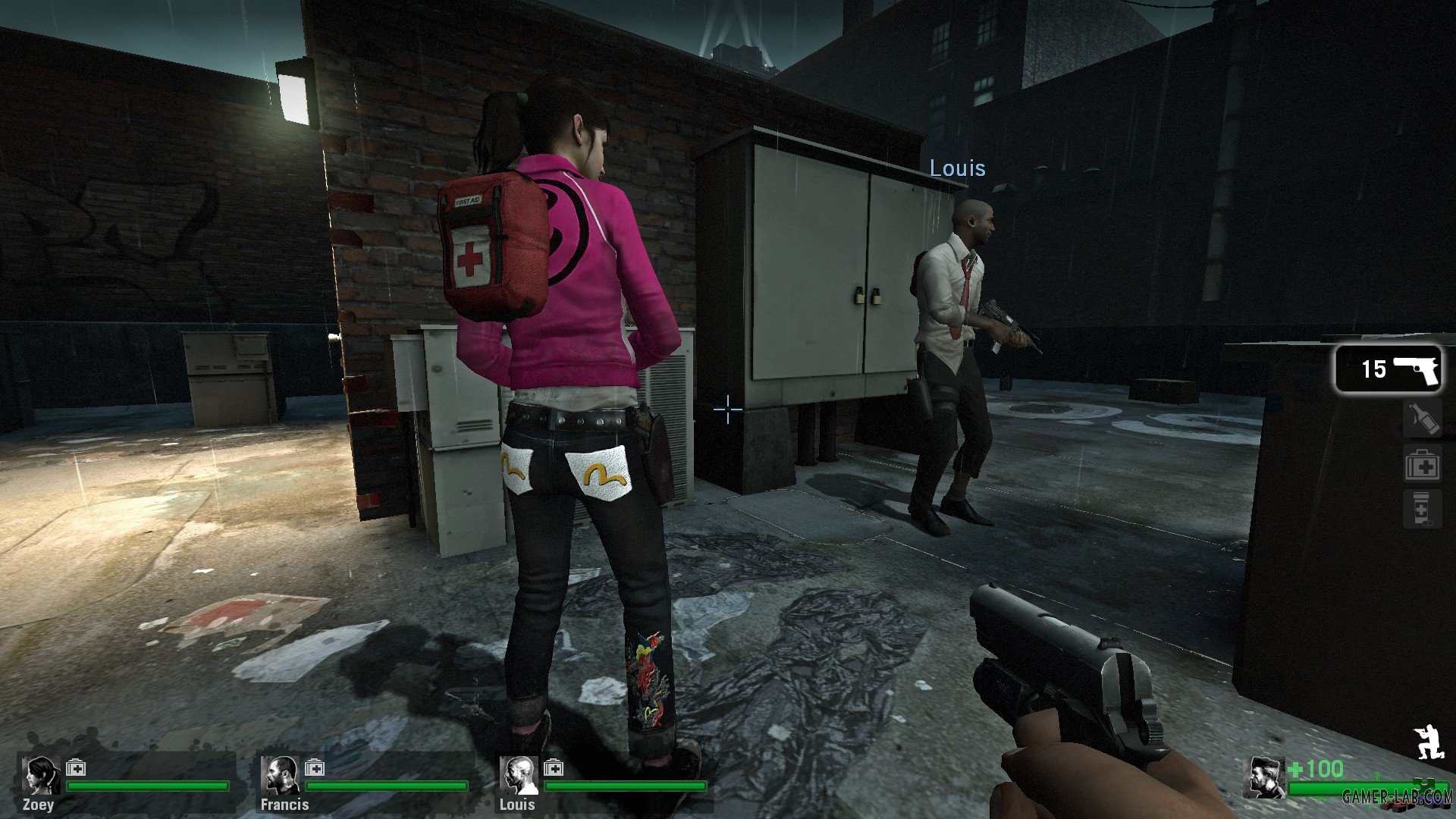The height and width of the screenshot is (819, 1456).
Task: Click Zoey's teammate portrait
Action: (x=41, y=775)
